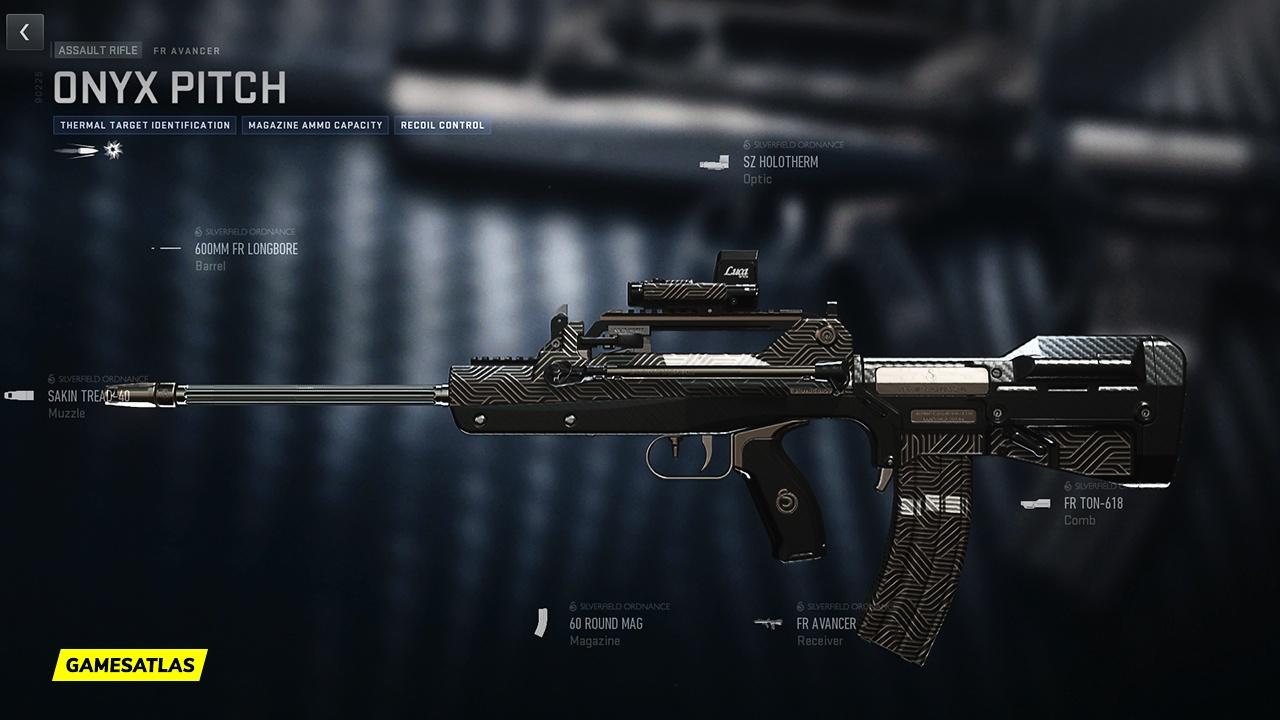Select the FR TON-618 comb attachment

1092,504
